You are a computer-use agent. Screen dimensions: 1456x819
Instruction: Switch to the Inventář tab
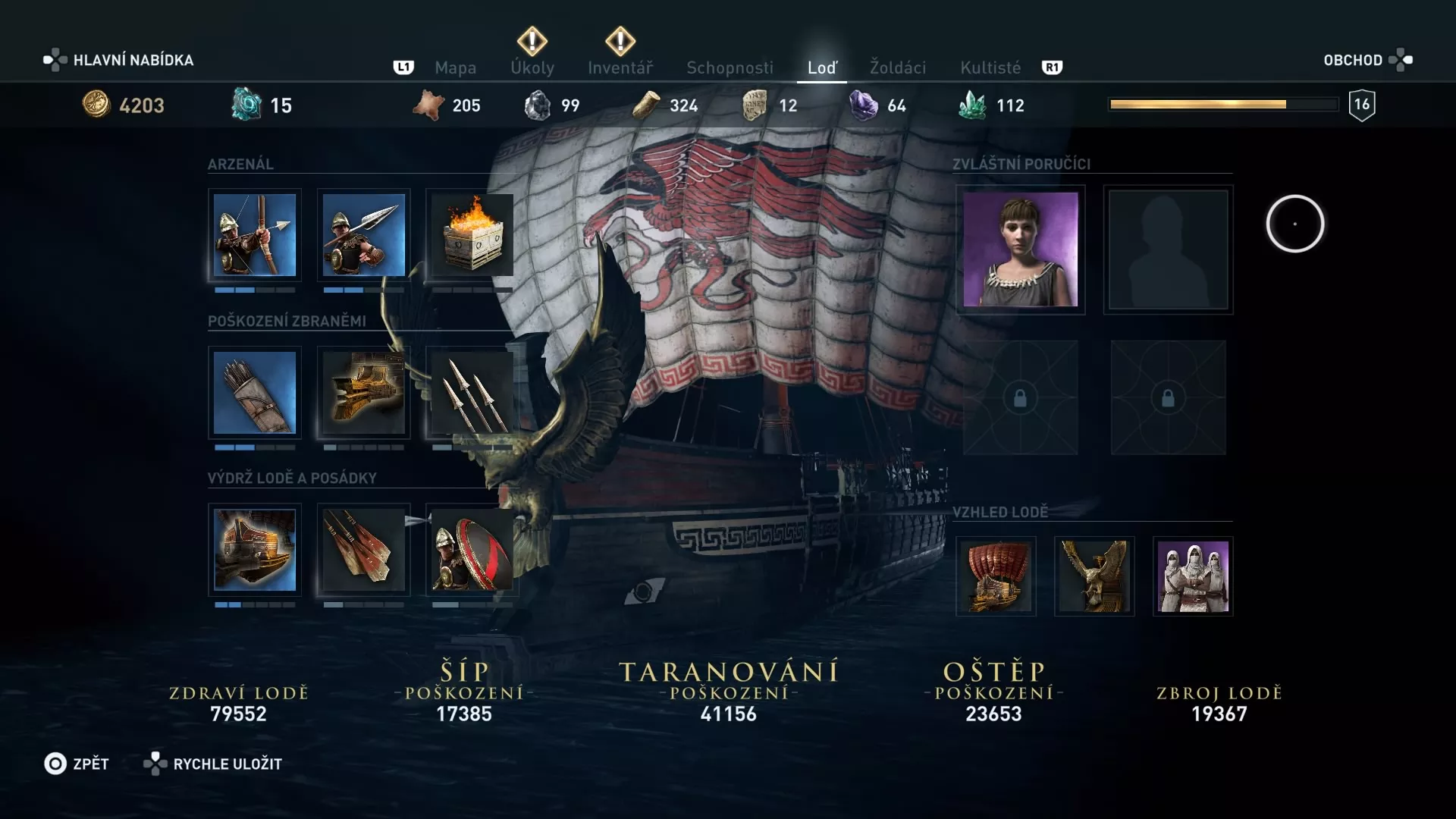(622, 67)
